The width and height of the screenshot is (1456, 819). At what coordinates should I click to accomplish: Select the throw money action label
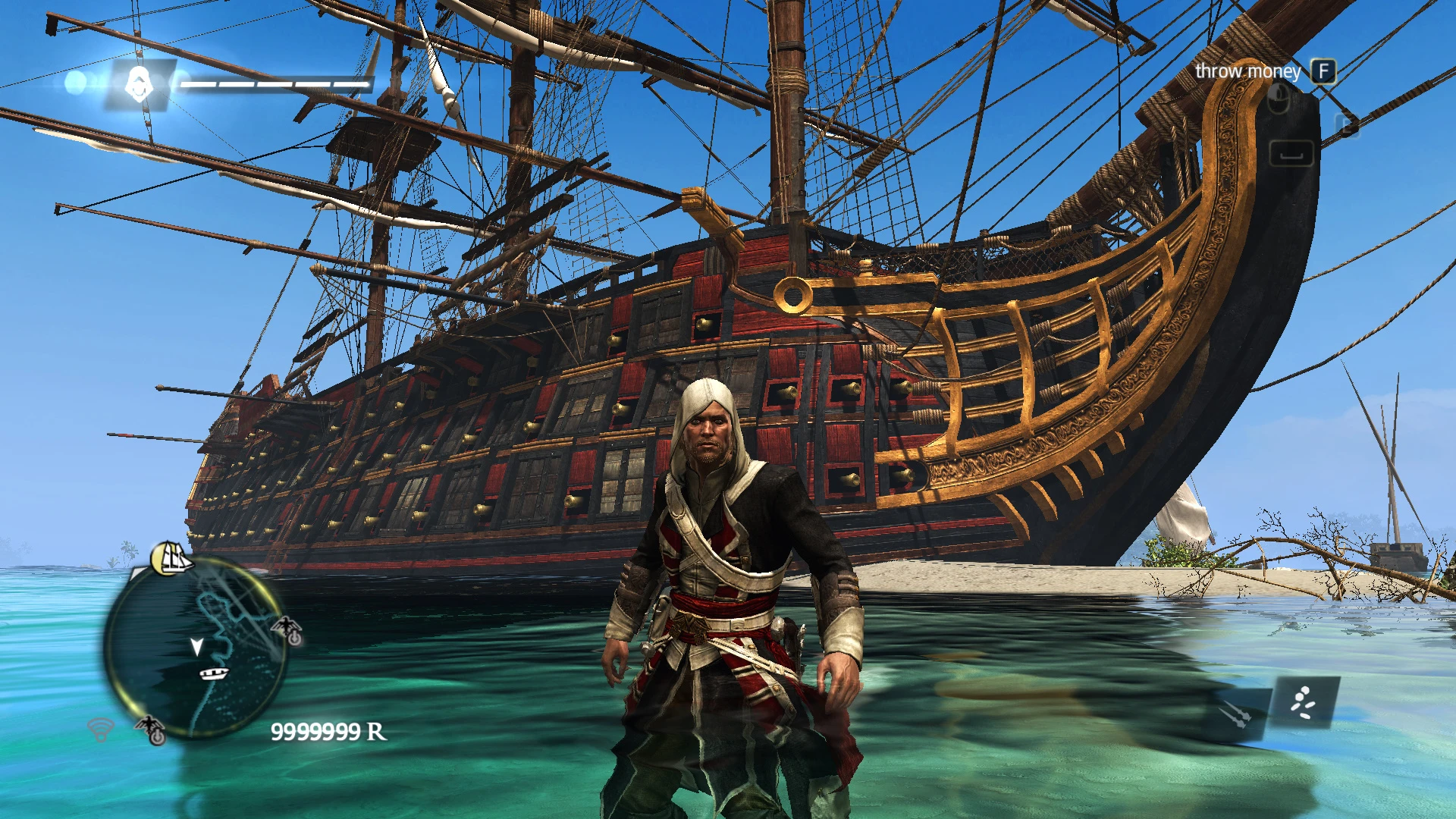[x=1247, y=71]
